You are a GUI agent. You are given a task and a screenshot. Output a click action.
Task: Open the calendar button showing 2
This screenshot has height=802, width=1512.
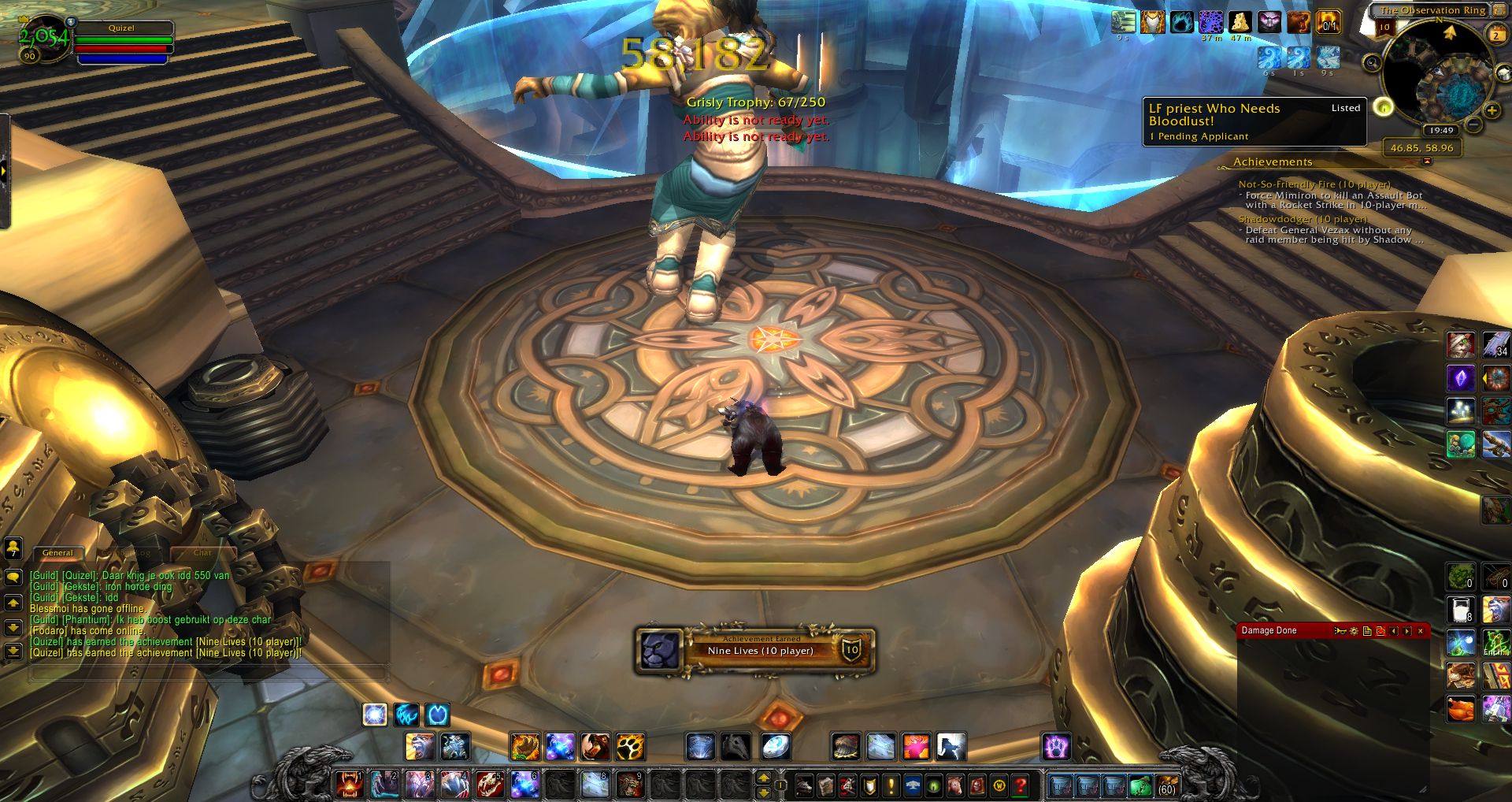click(x=1496, y=35)
